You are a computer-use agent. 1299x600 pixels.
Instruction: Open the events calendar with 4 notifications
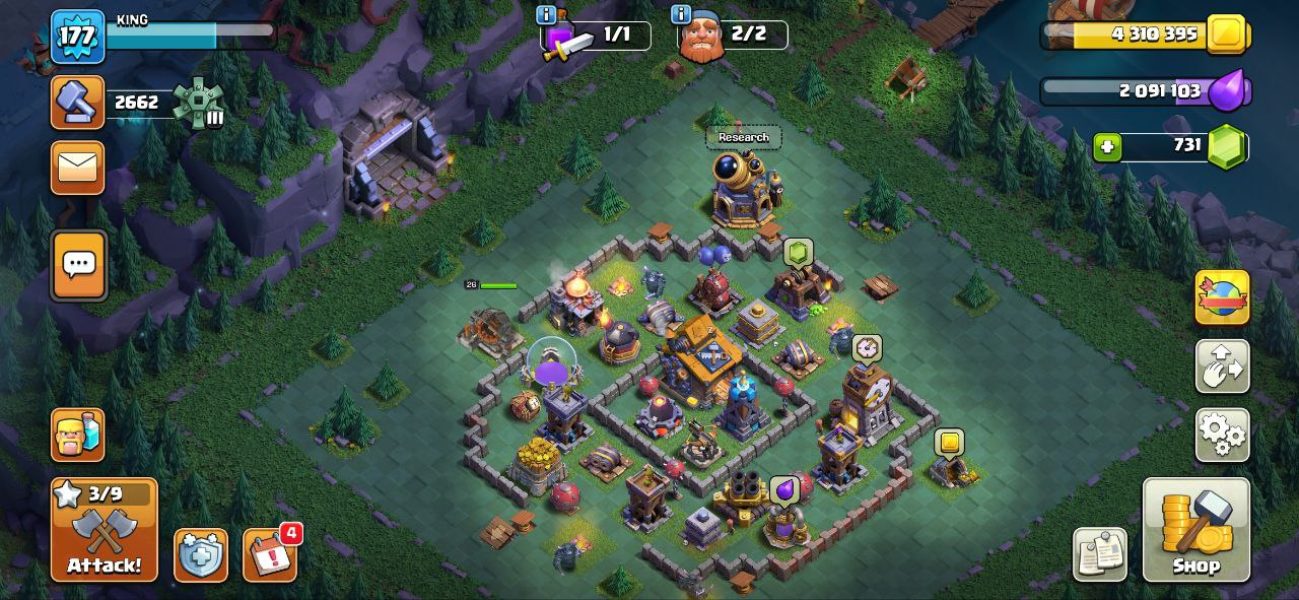(x=269, y=555)
